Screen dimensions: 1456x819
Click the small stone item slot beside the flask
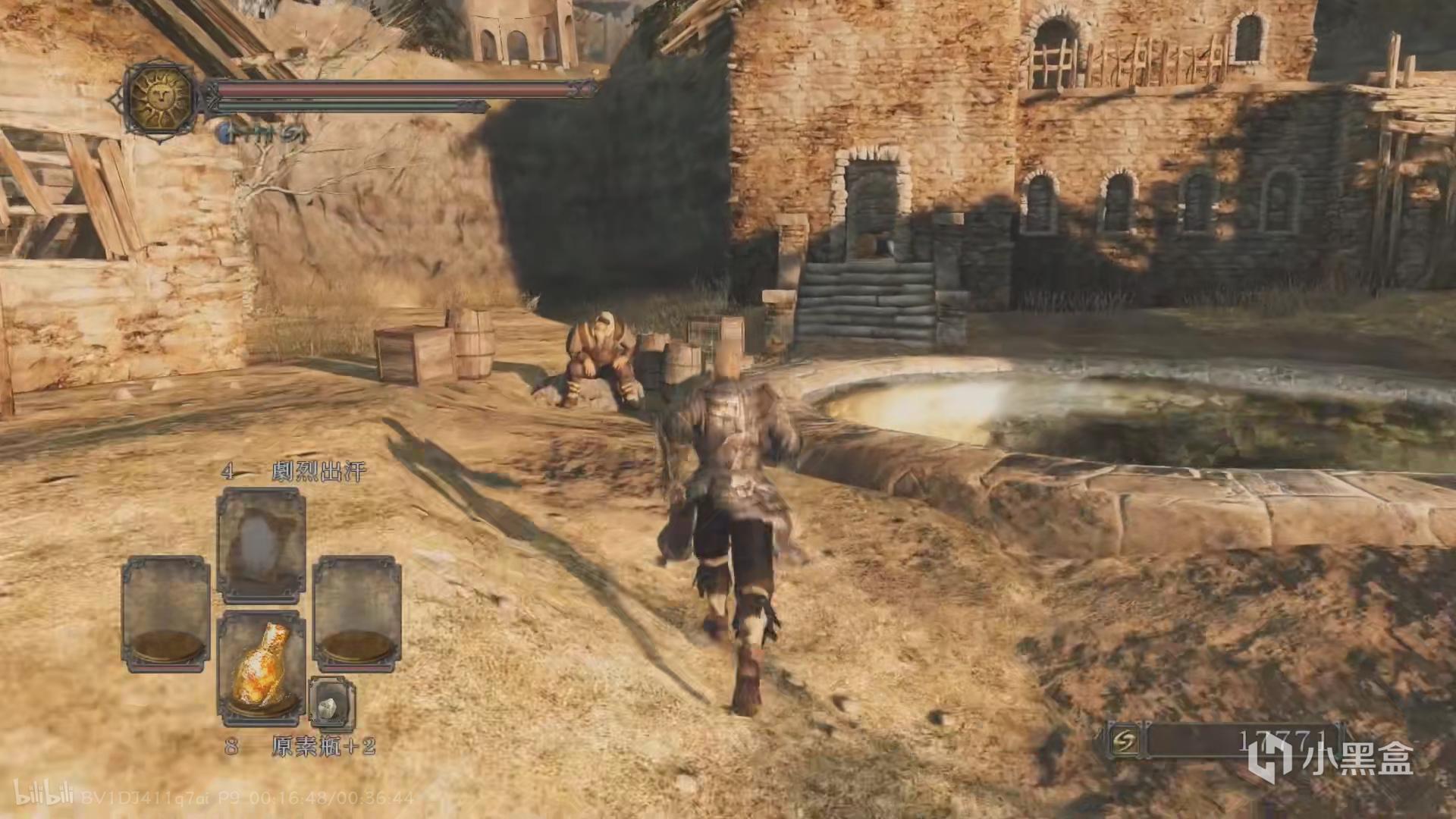click(x=331, y=707)
